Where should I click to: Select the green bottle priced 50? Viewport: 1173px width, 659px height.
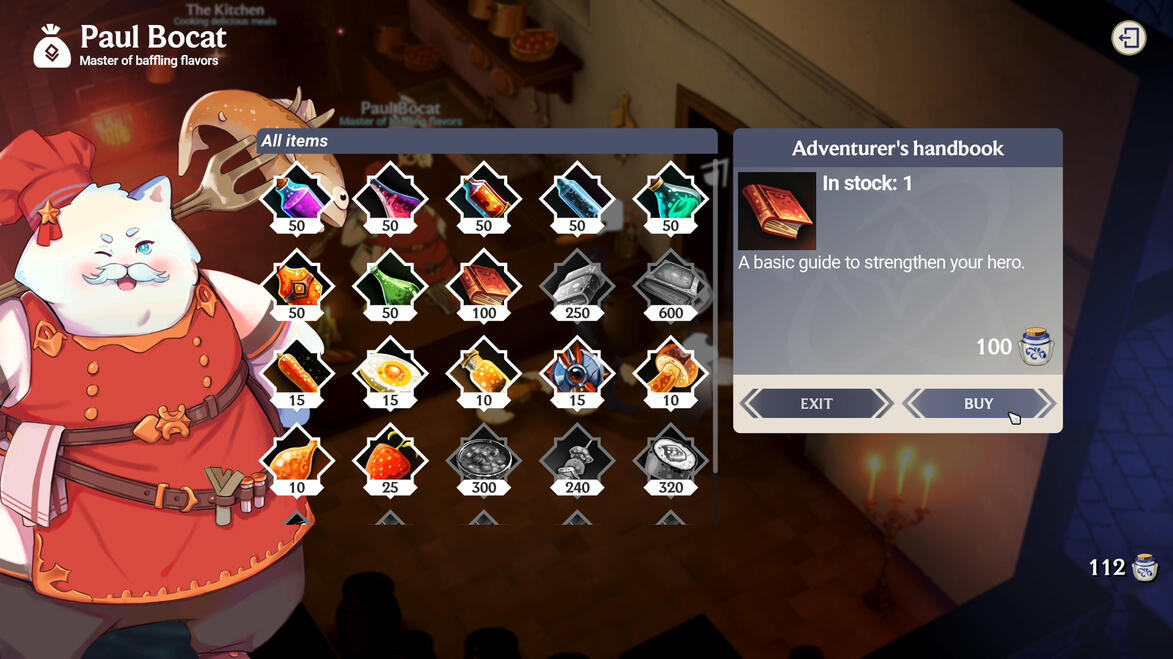click(x=390, y=283)
